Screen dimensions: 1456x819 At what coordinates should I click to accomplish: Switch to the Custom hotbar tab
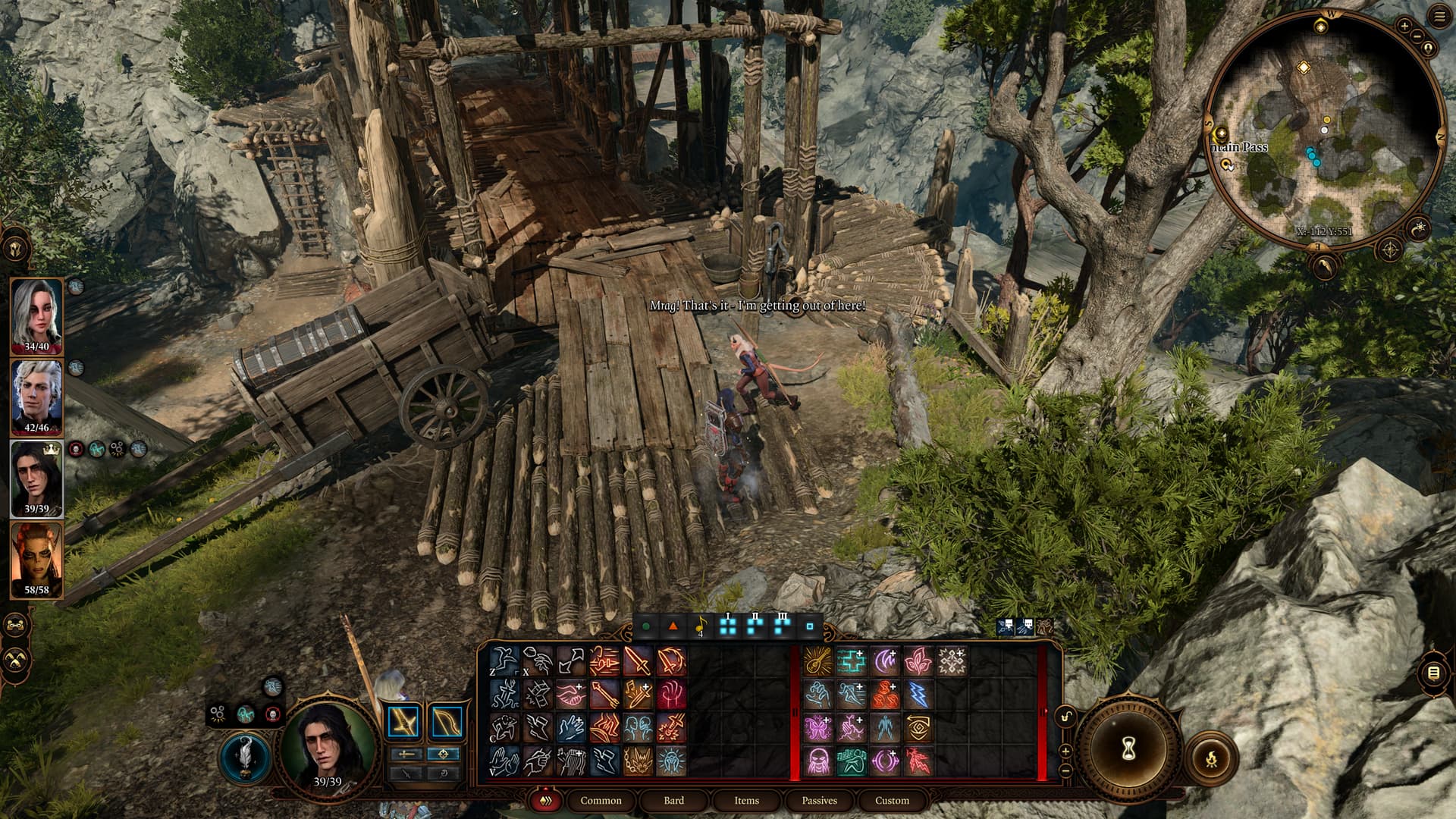pos(892,800)
